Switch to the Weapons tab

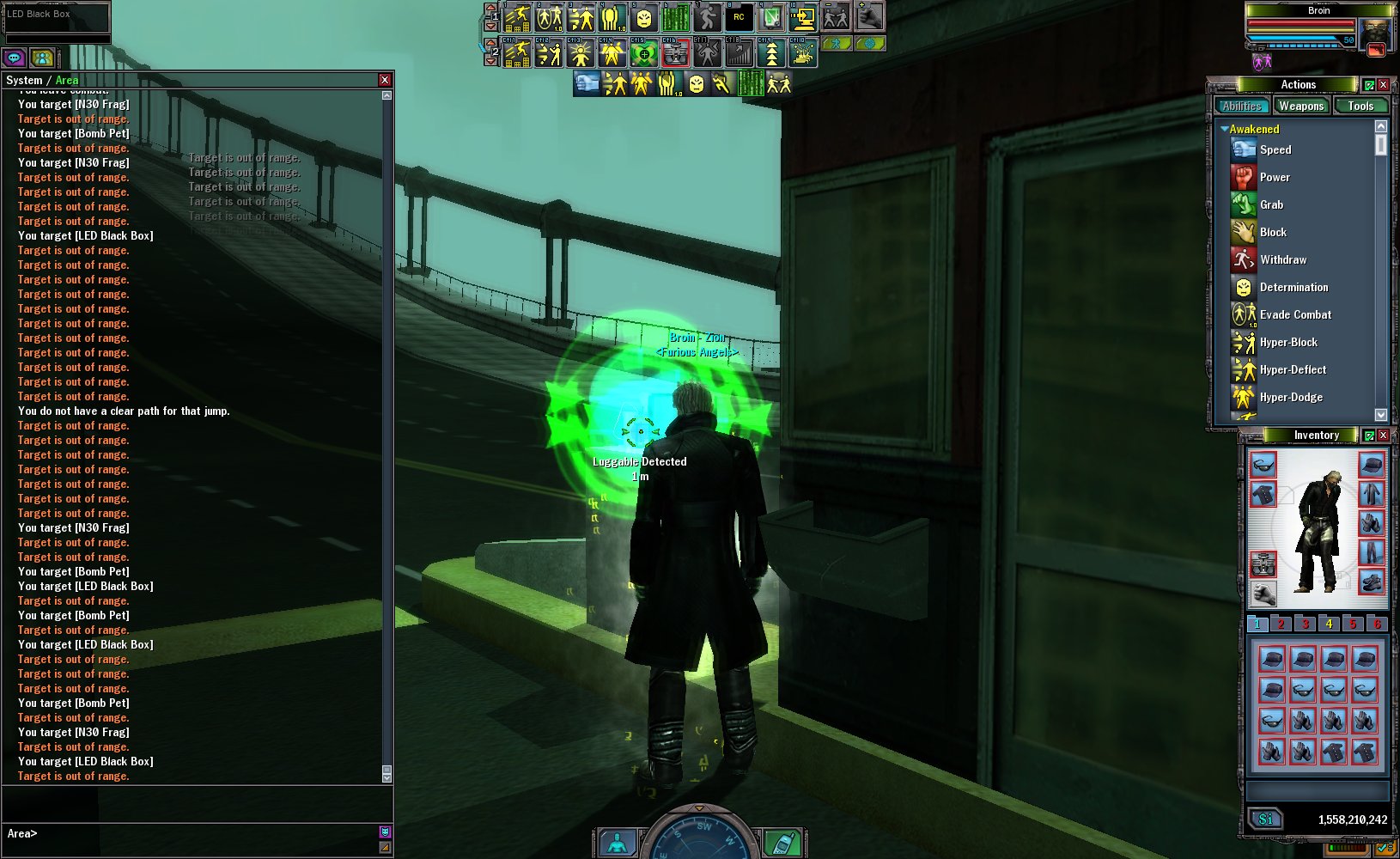(1300, 107)
